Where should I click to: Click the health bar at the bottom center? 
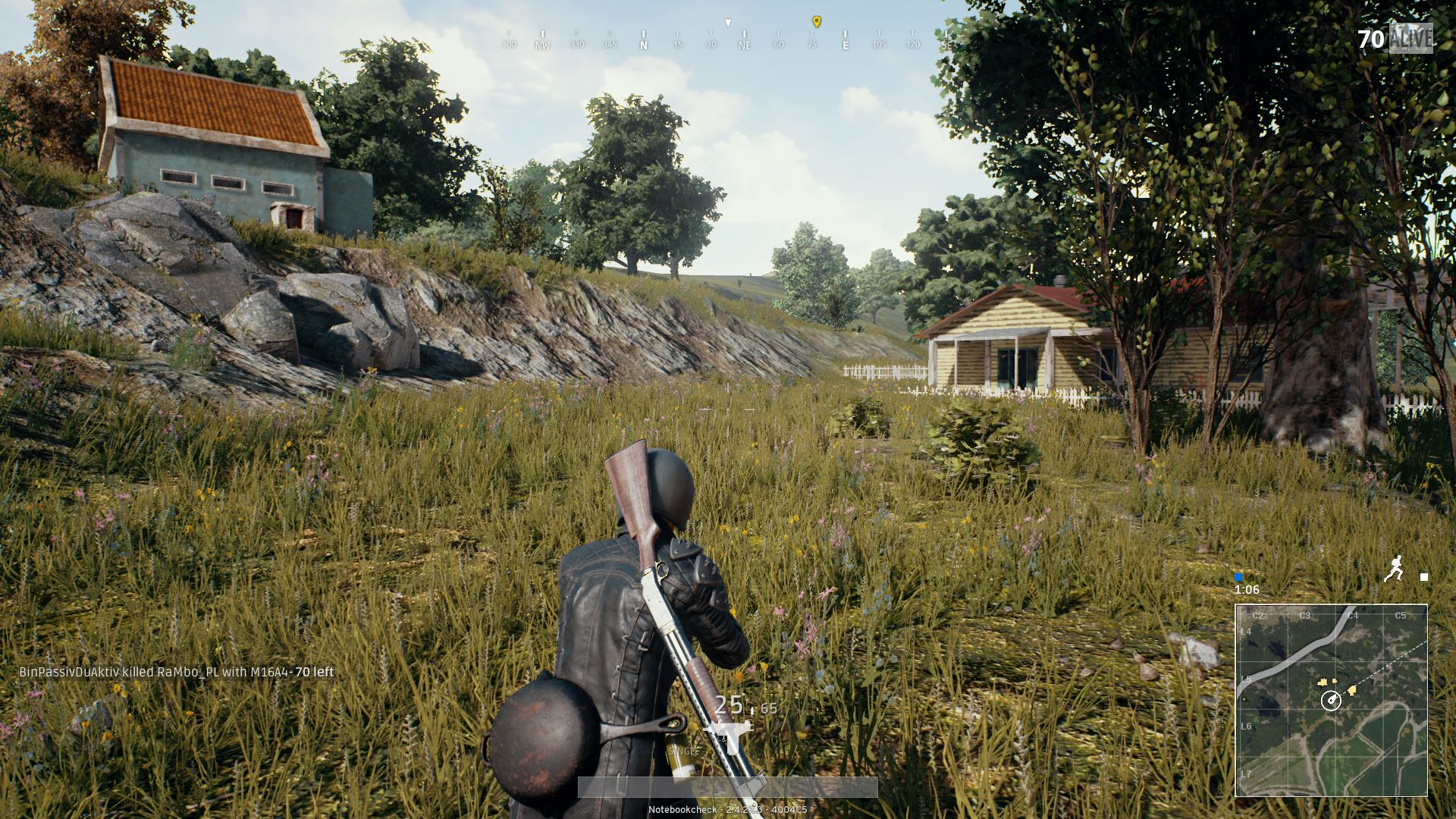click(728, 785)
